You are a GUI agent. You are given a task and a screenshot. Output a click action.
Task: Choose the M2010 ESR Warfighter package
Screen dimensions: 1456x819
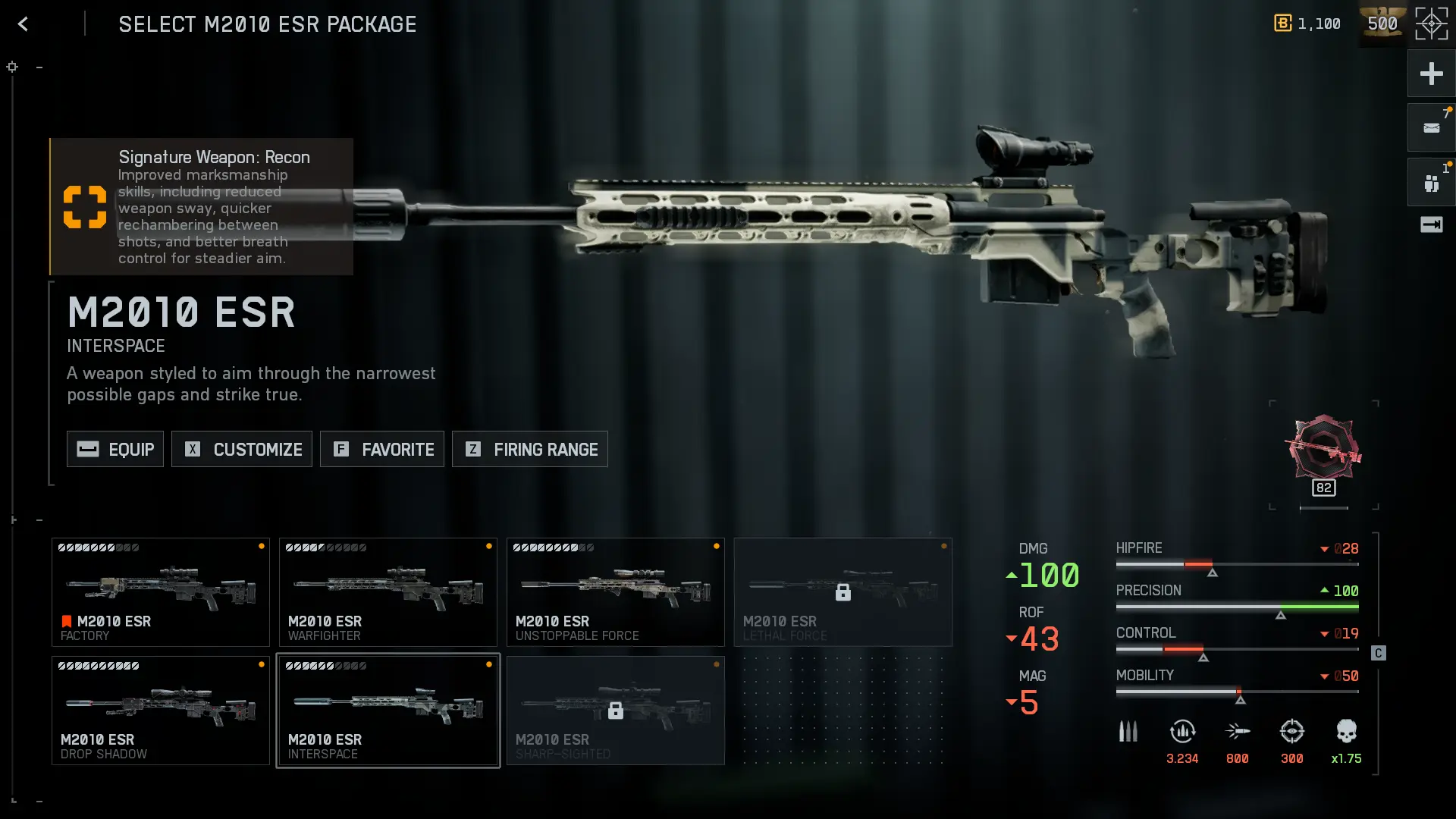pyautogui.click(x=388, y=592)
